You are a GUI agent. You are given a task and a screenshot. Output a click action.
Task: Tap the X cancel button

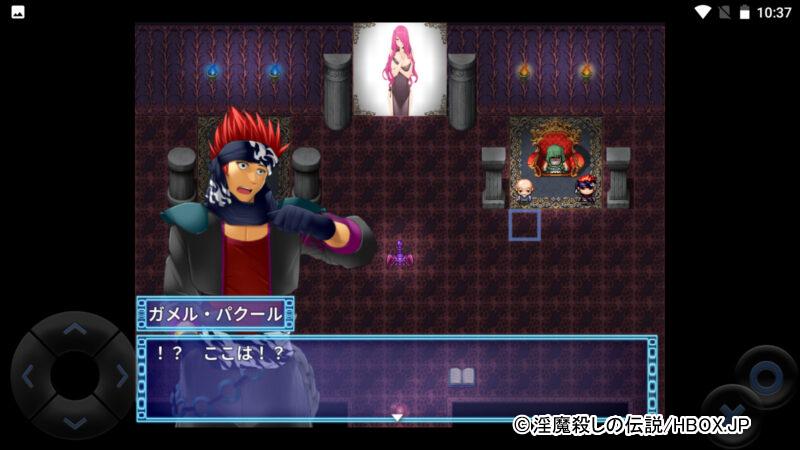(x=733, y=415)
